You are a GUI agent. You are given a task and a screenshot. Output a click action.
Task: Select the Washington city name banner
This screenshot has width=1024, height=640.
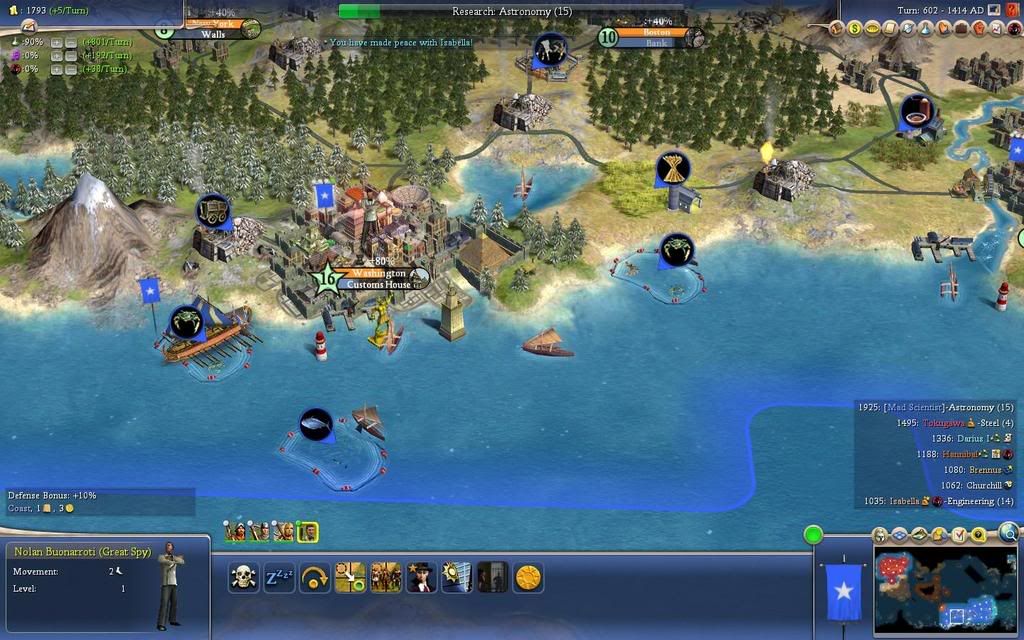379,273
